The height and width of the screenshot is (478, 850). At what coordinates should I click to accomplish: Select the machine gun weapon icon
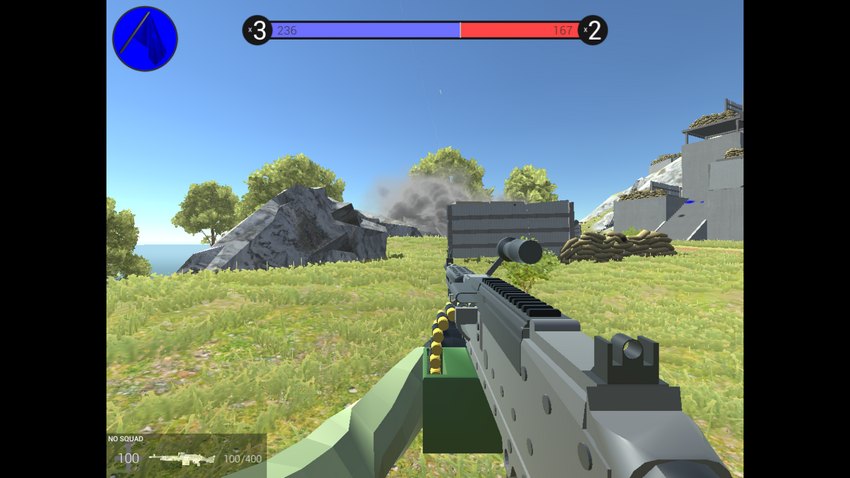[182, 458]
